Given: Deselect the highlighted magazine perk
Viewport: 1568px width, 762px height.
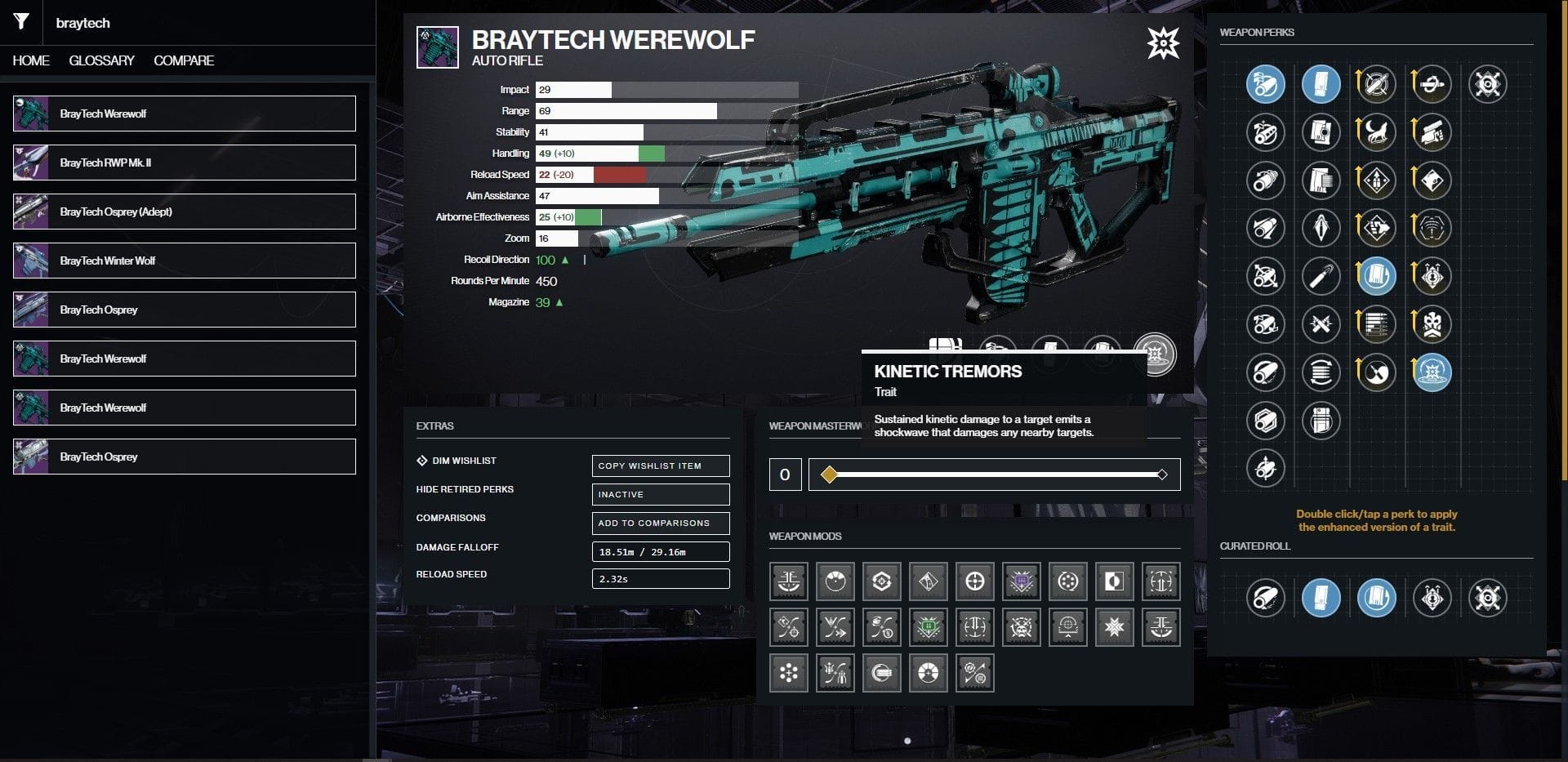Looking at the screenshot, I should (1321, 84).
